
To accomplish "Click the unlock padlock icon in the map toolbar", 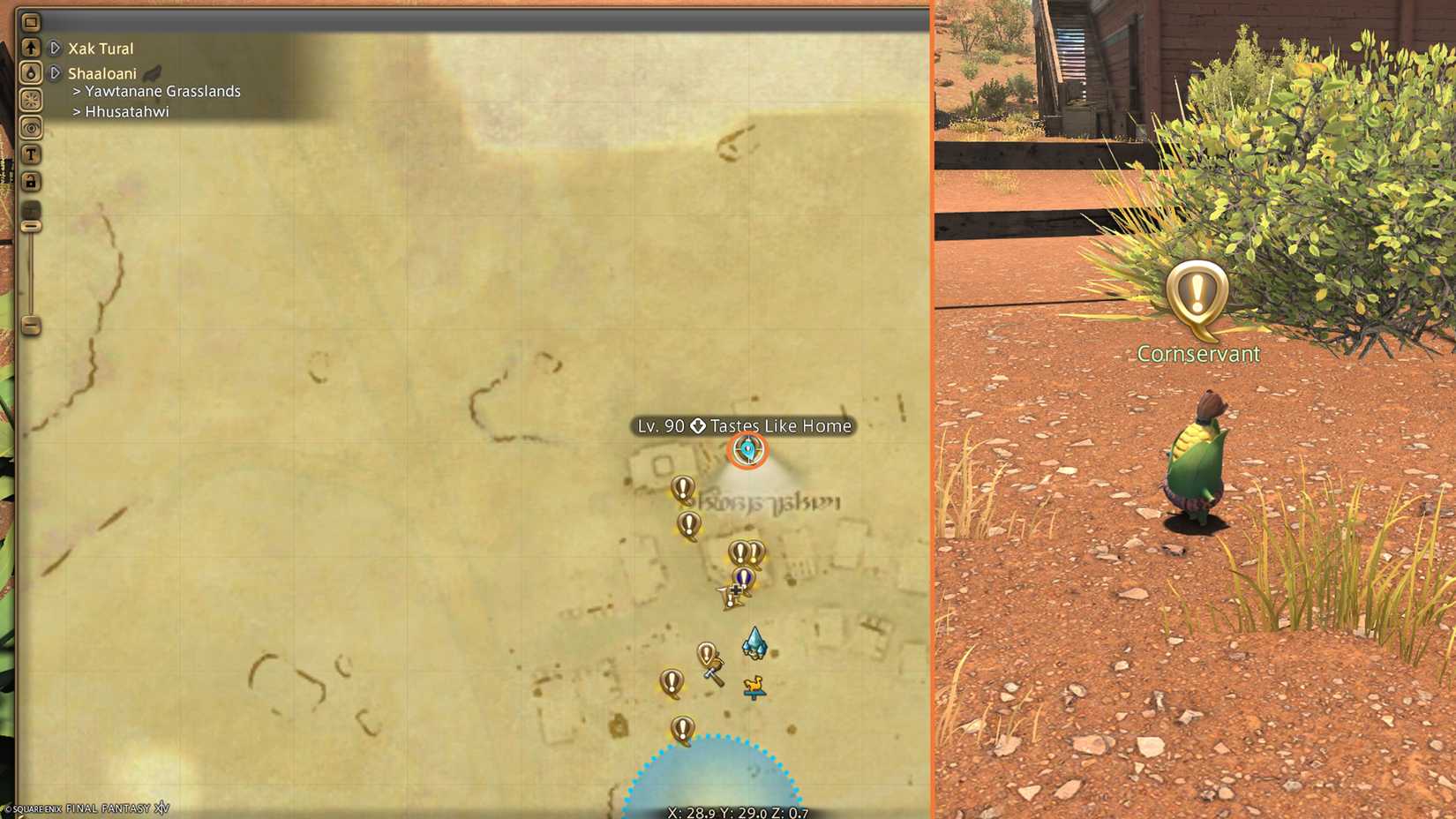I will coord(32,181).
